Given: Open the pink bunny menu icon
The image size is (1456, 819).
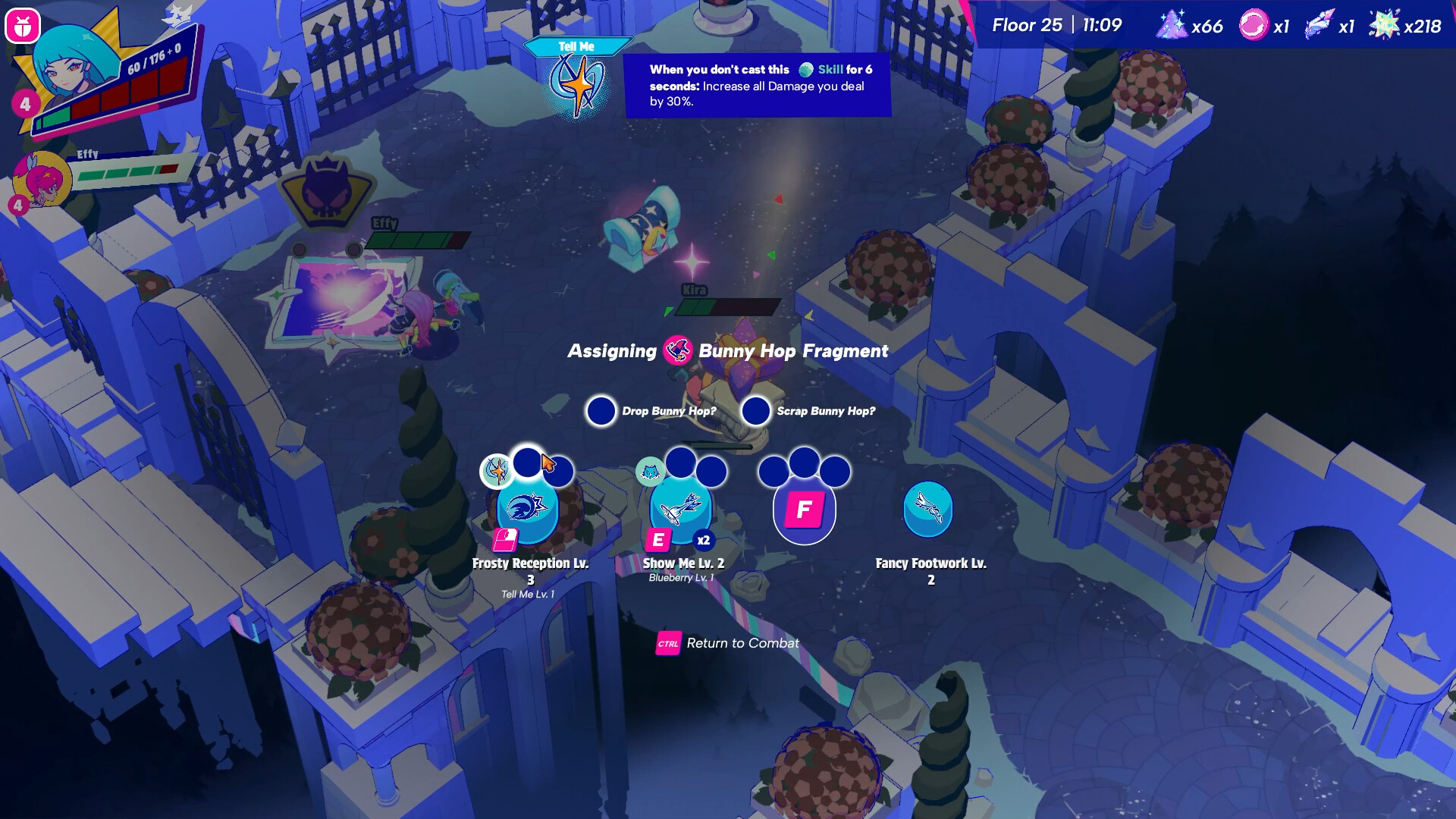Looking at the screenshot, I should (22, 27).
